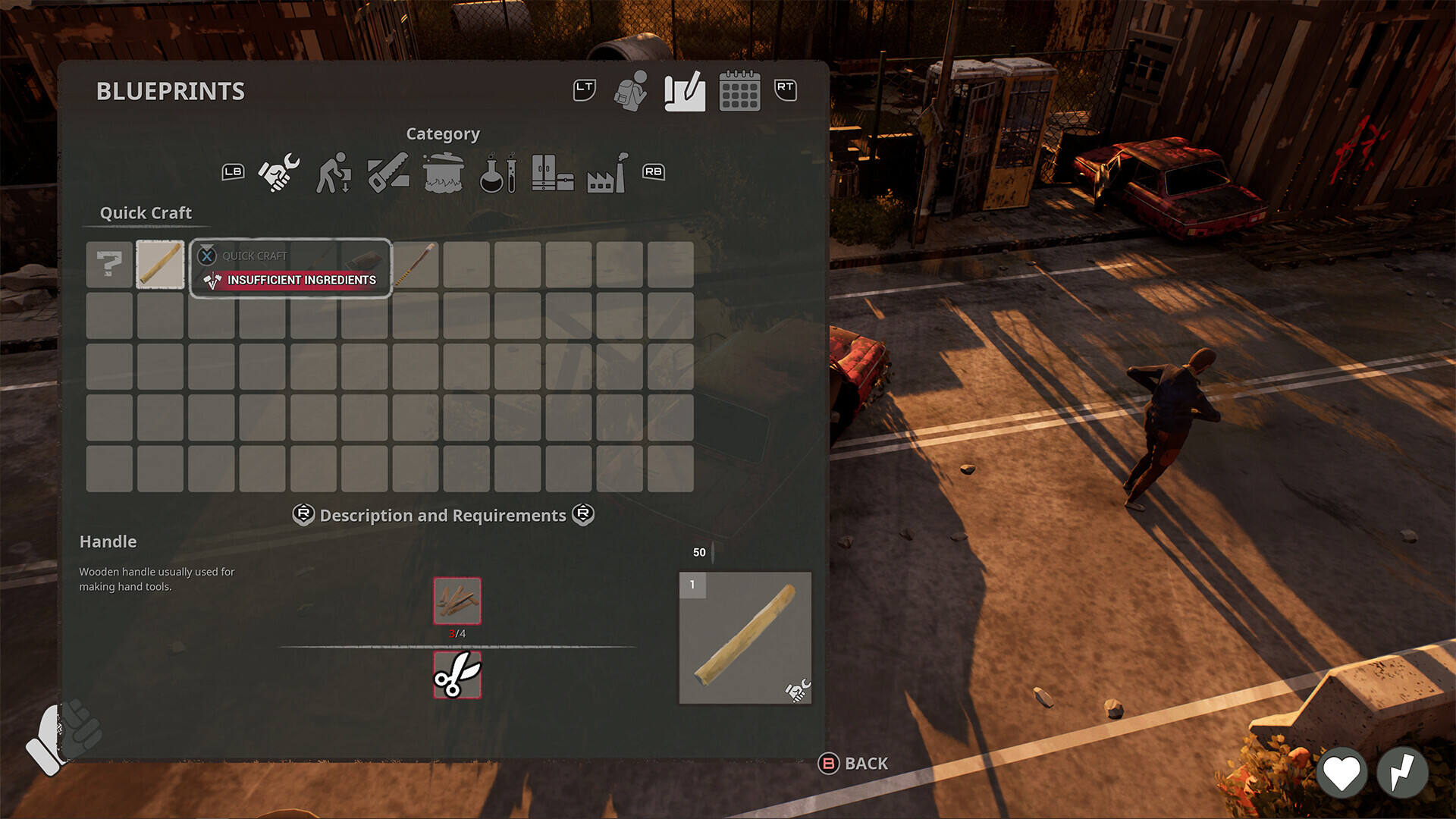
Task: Select the hand-and-wrench quick craft category
Action: click(279, 172)
